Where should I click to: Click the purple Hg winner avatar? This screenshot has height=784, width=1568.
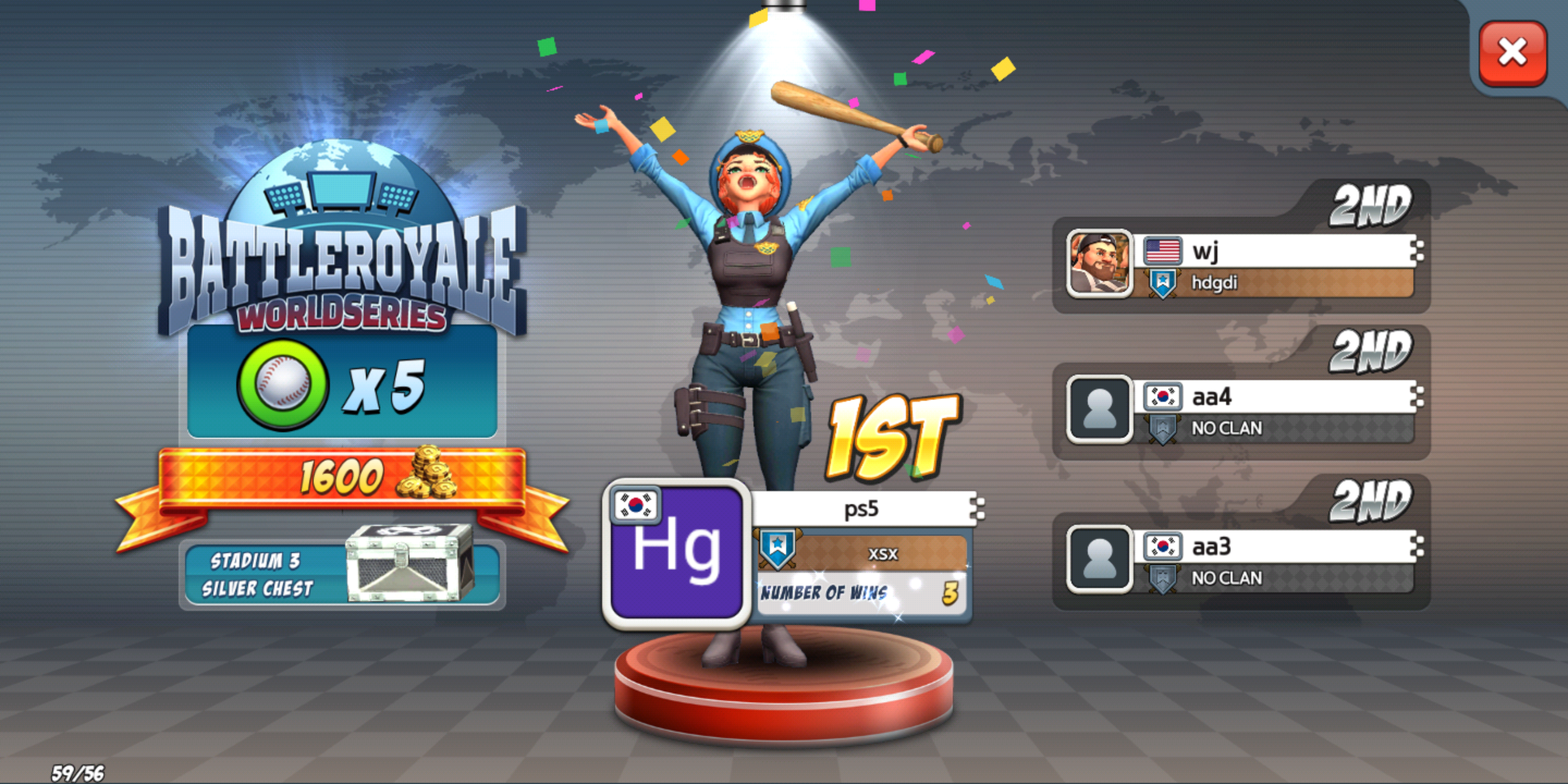pos(676,553)
